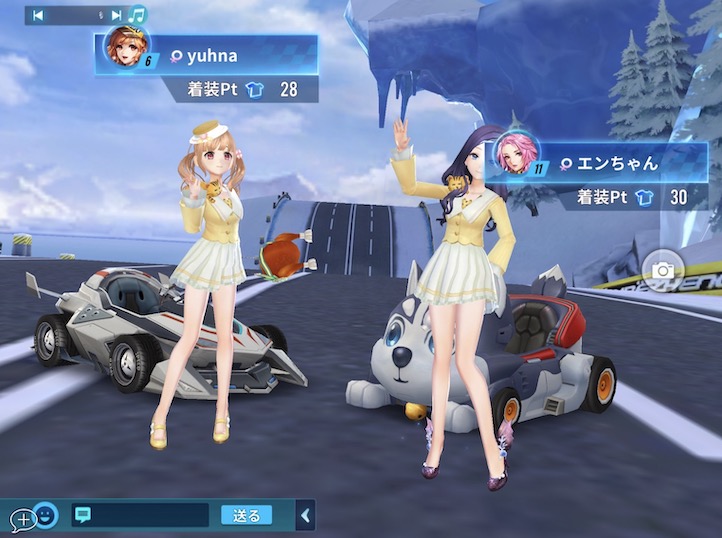View エンちゃん's player avatar
Image resolution: width=722 pixels, height=538 pixels.
(x=515, y=153)
